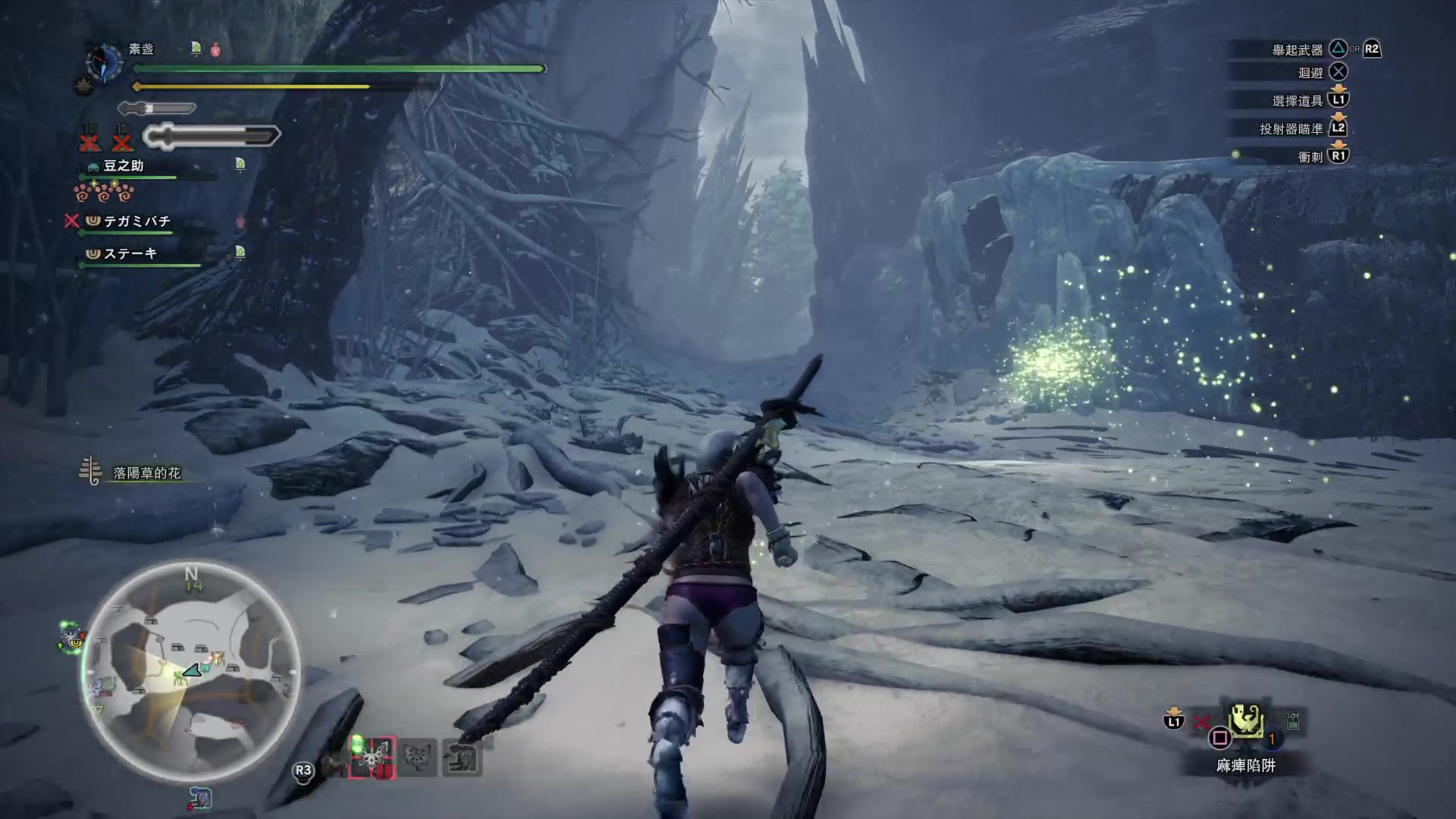Click the quest clock dial
The width and height of the screenshot is (1456, 819).
coord(104,61)
